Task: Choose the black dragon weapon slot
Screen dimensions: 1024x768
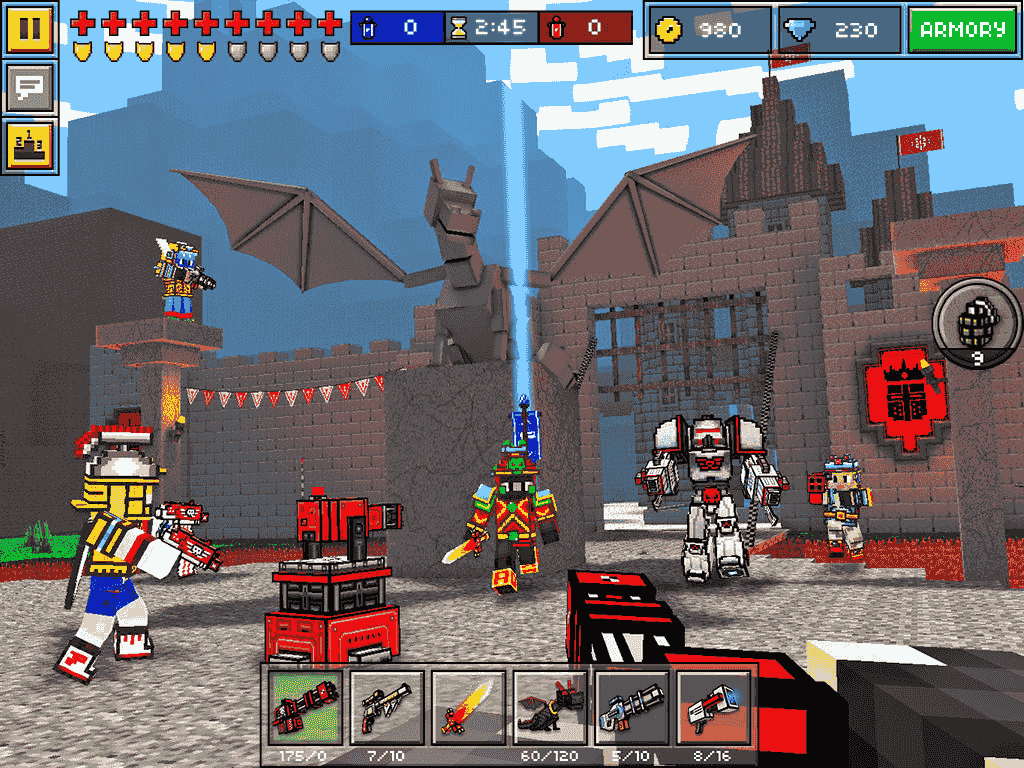Action: [x=551, y=707]
